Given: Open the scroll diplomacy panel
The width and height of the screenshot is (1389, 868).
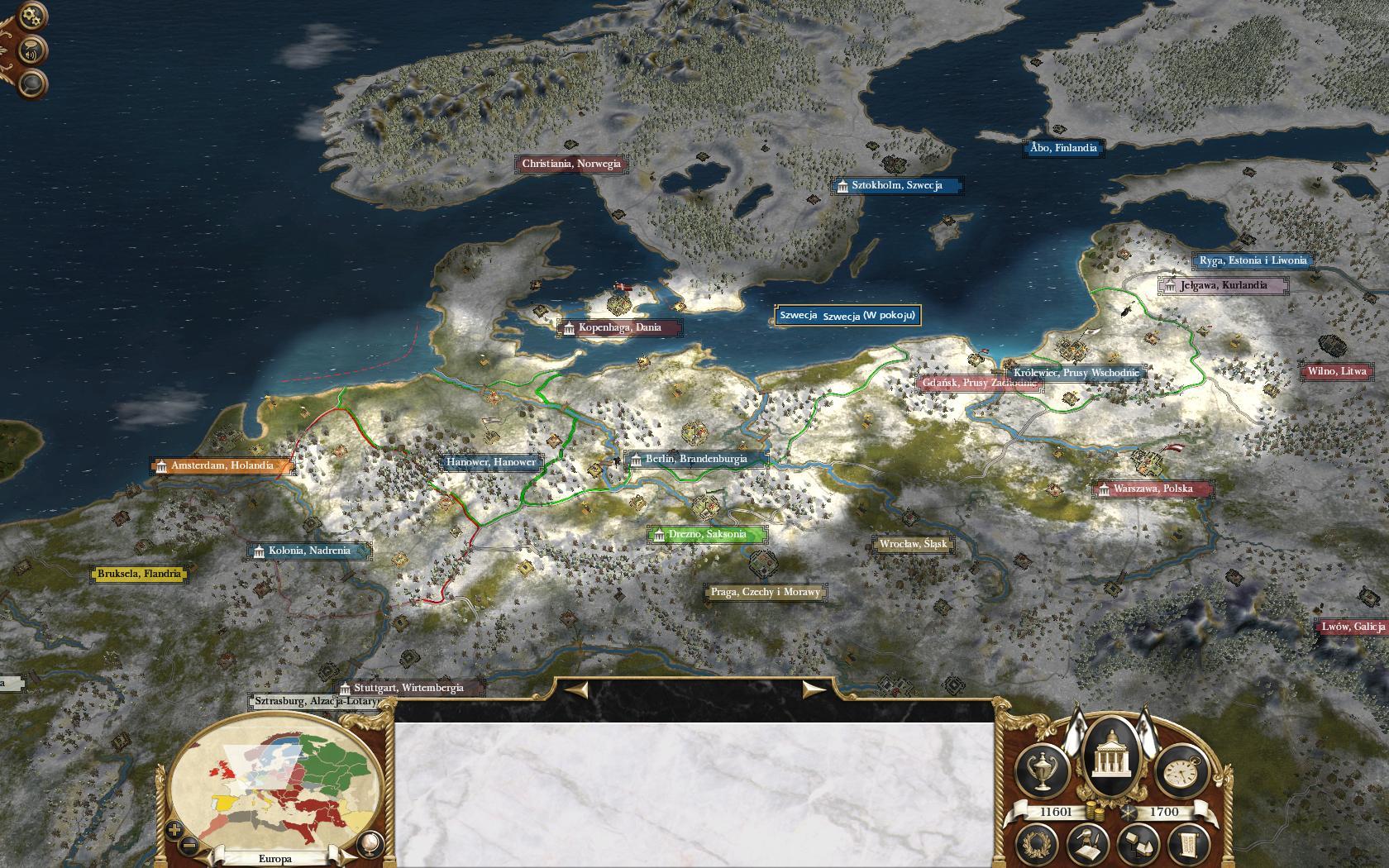Looking at the screenshot, I should 1188,843.
